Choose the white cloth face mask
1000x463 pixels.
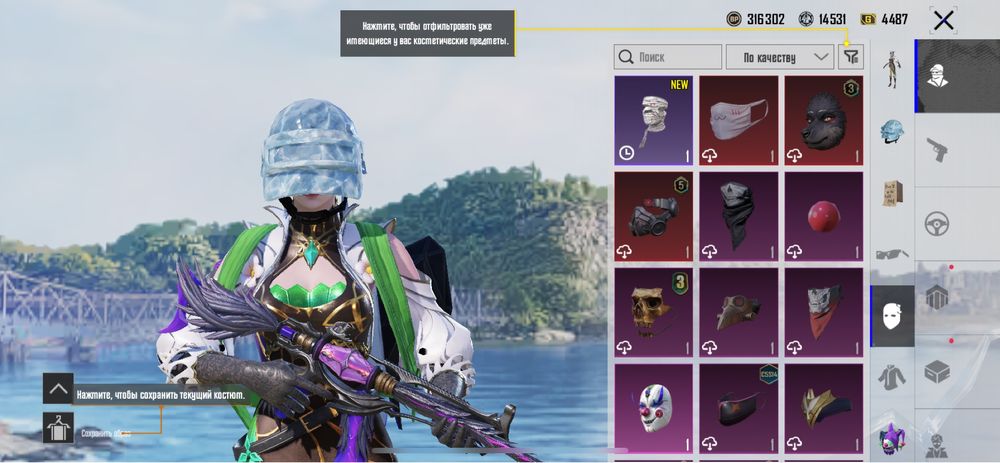click(x=738, y=120)
